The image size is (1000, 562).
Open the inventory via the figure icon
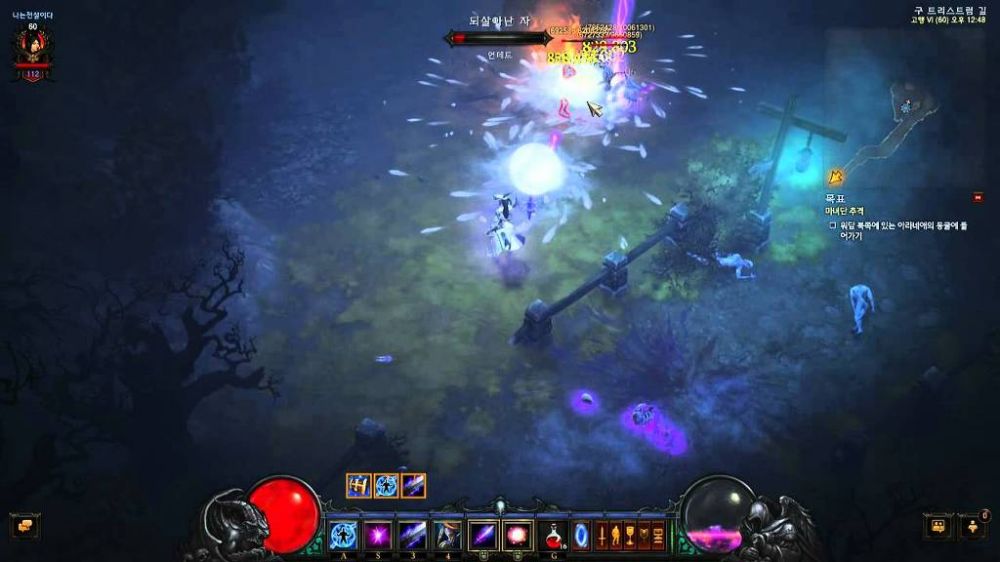616,535
